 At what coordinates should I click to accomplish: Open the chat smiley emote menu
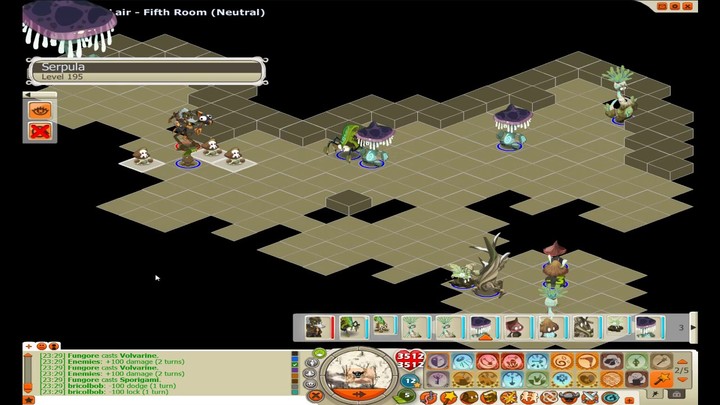pos(42,346)
